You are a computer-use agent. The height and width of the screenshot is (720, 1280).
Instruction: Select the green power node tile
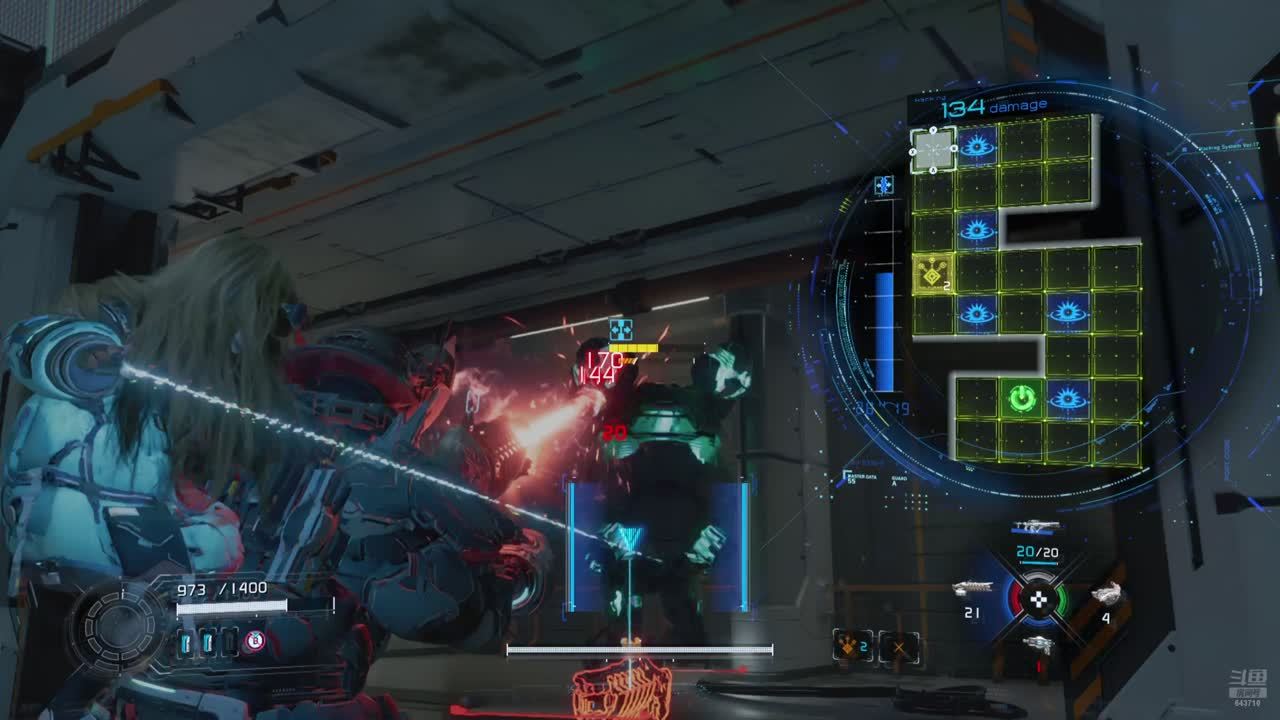(1021, 400)
